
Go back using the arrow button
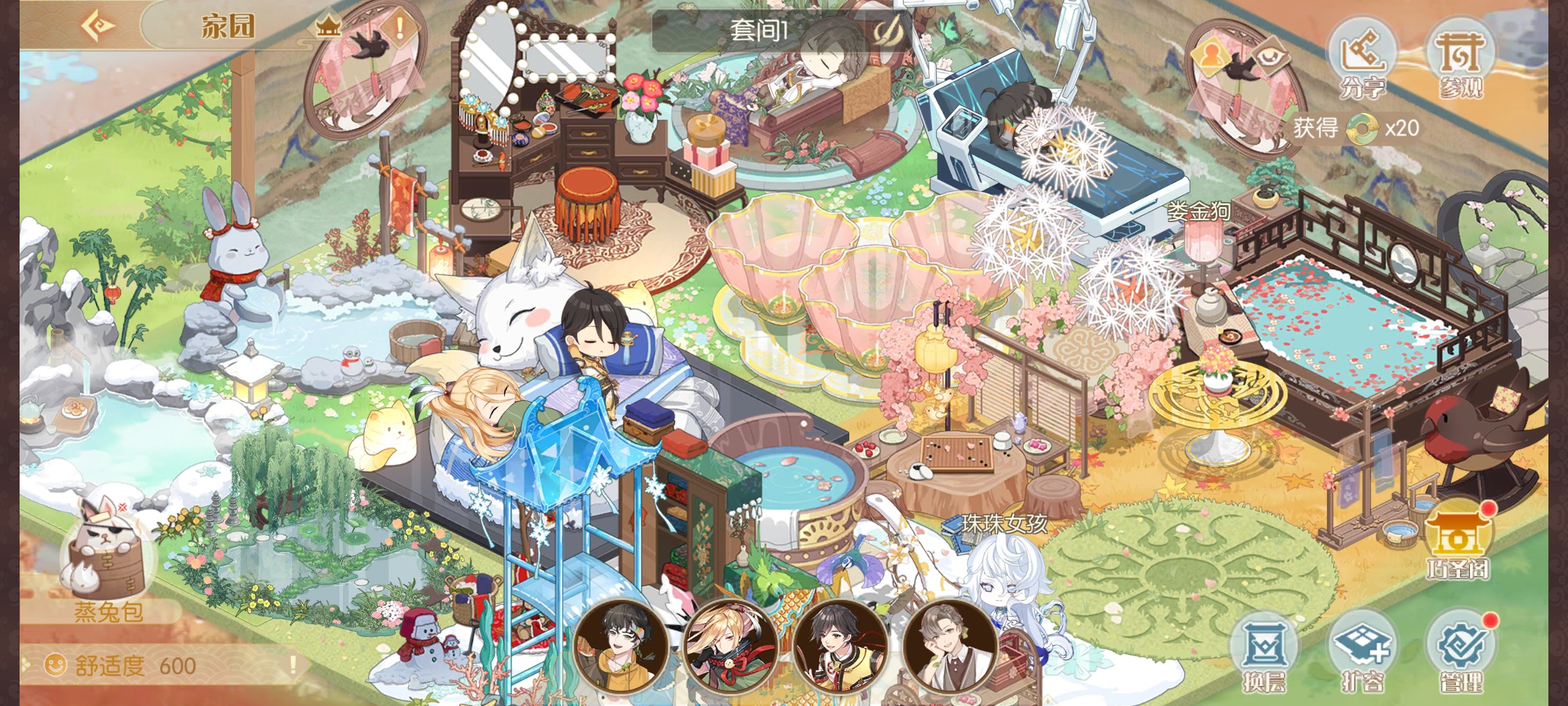(98, 26)
